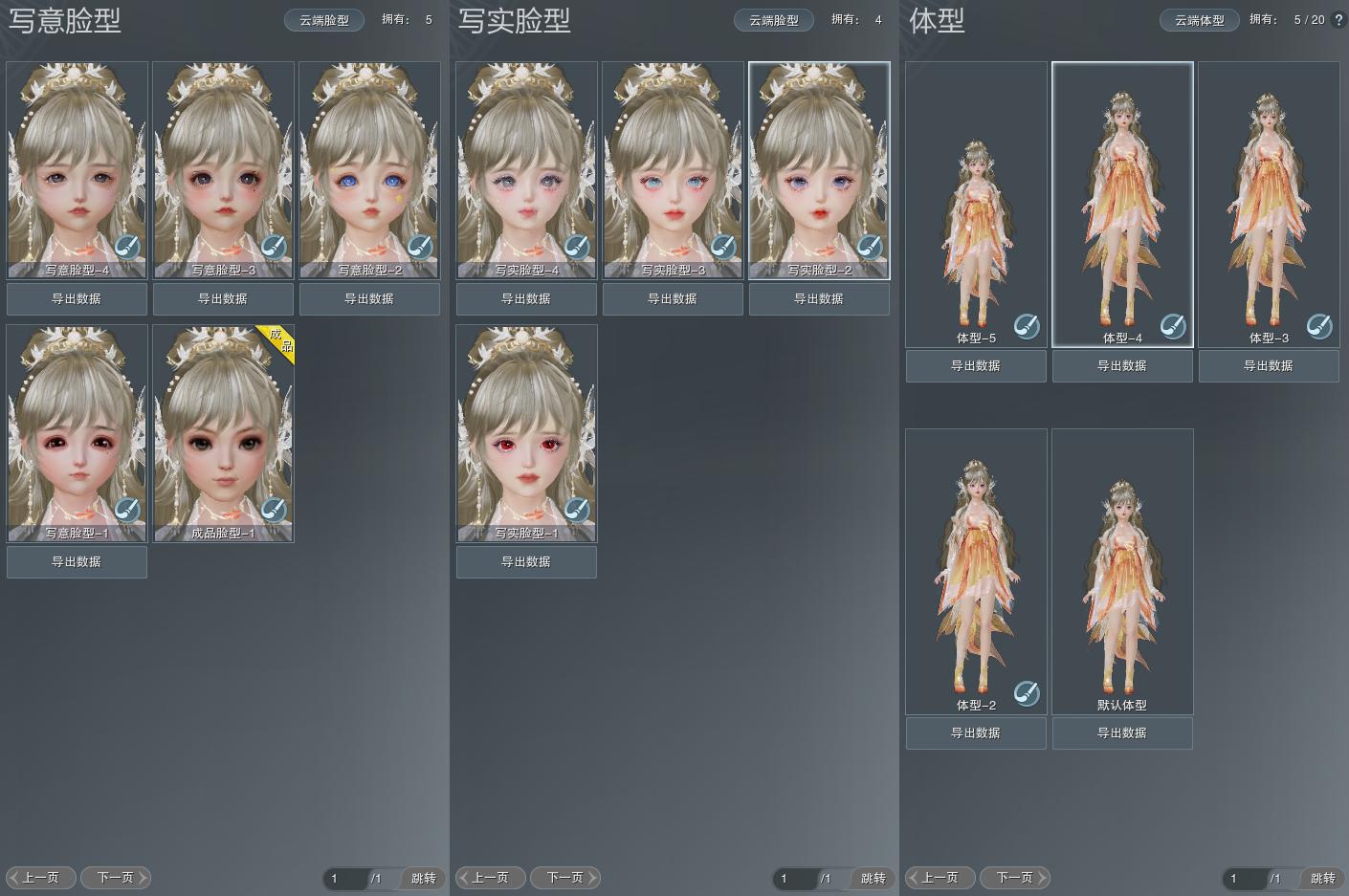Image resolution: width=1349 pixels, height=896 pixels.
Task: Pick the 写实脸型-3 face thumbnail
Action: 672,163
